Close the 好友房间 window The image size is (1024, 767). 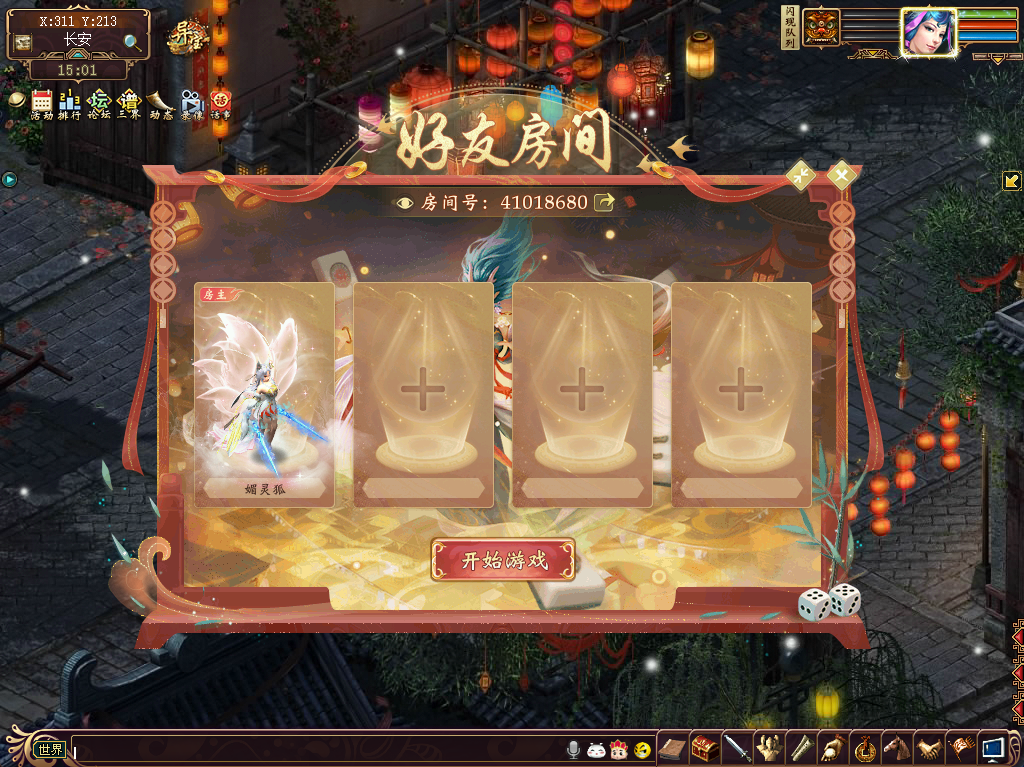click(x=843, y=176)
